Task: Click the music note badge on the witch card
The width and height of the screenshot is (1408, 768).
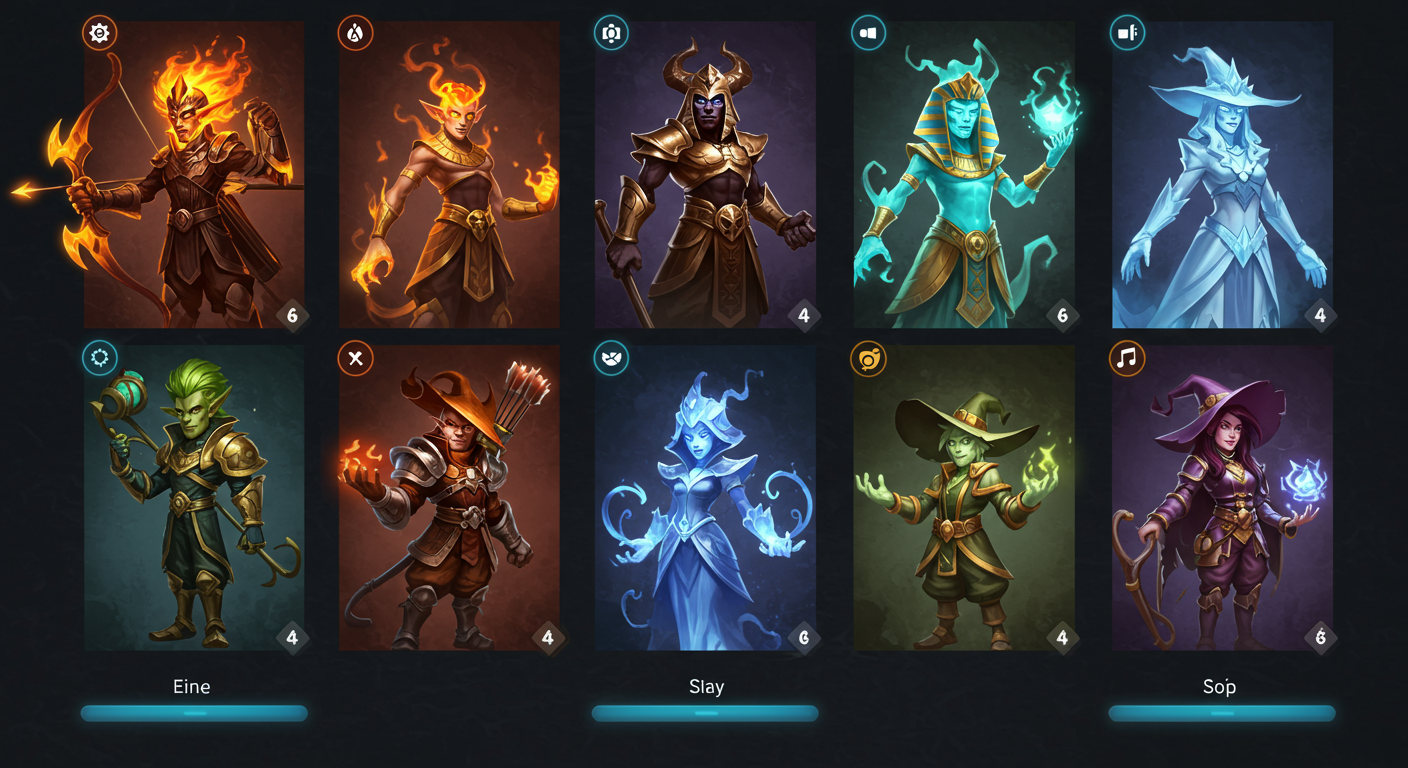Action: click(1127, 358)
